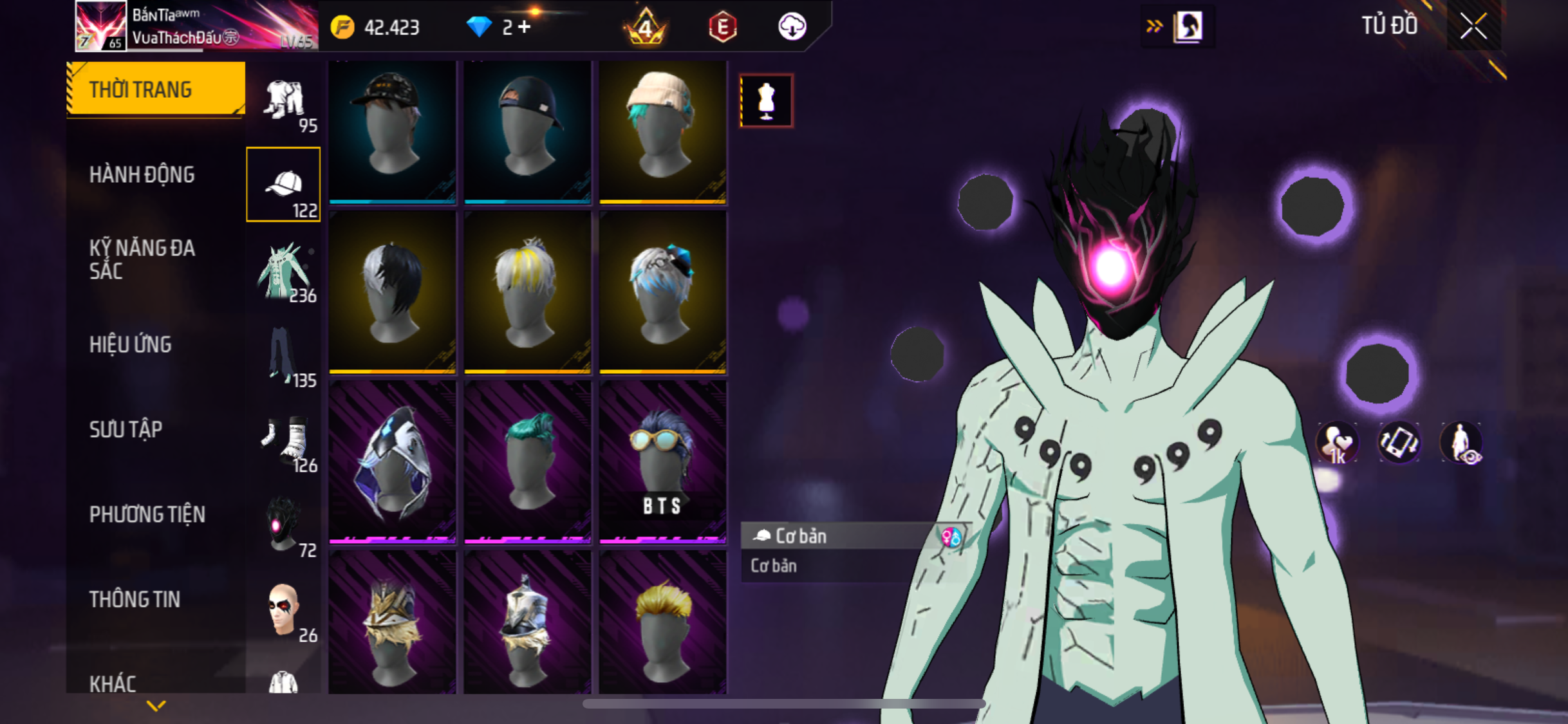The width and height of the screenshot is (1568, 724).
Task: Open the Thông Tin tab
Action: click(x=135, y=599)
